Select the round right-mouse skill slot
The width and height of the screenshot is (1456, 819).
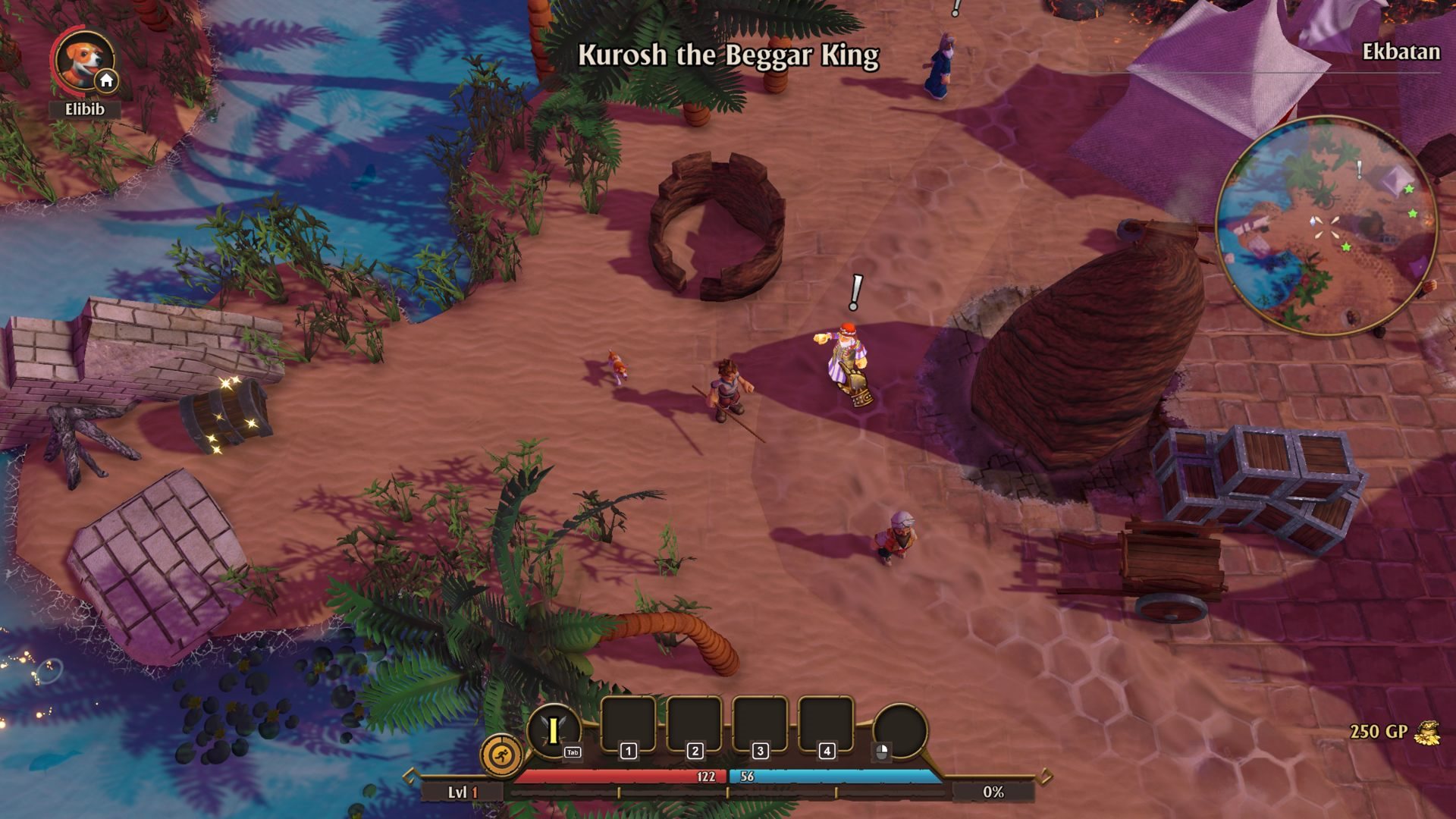900,730
